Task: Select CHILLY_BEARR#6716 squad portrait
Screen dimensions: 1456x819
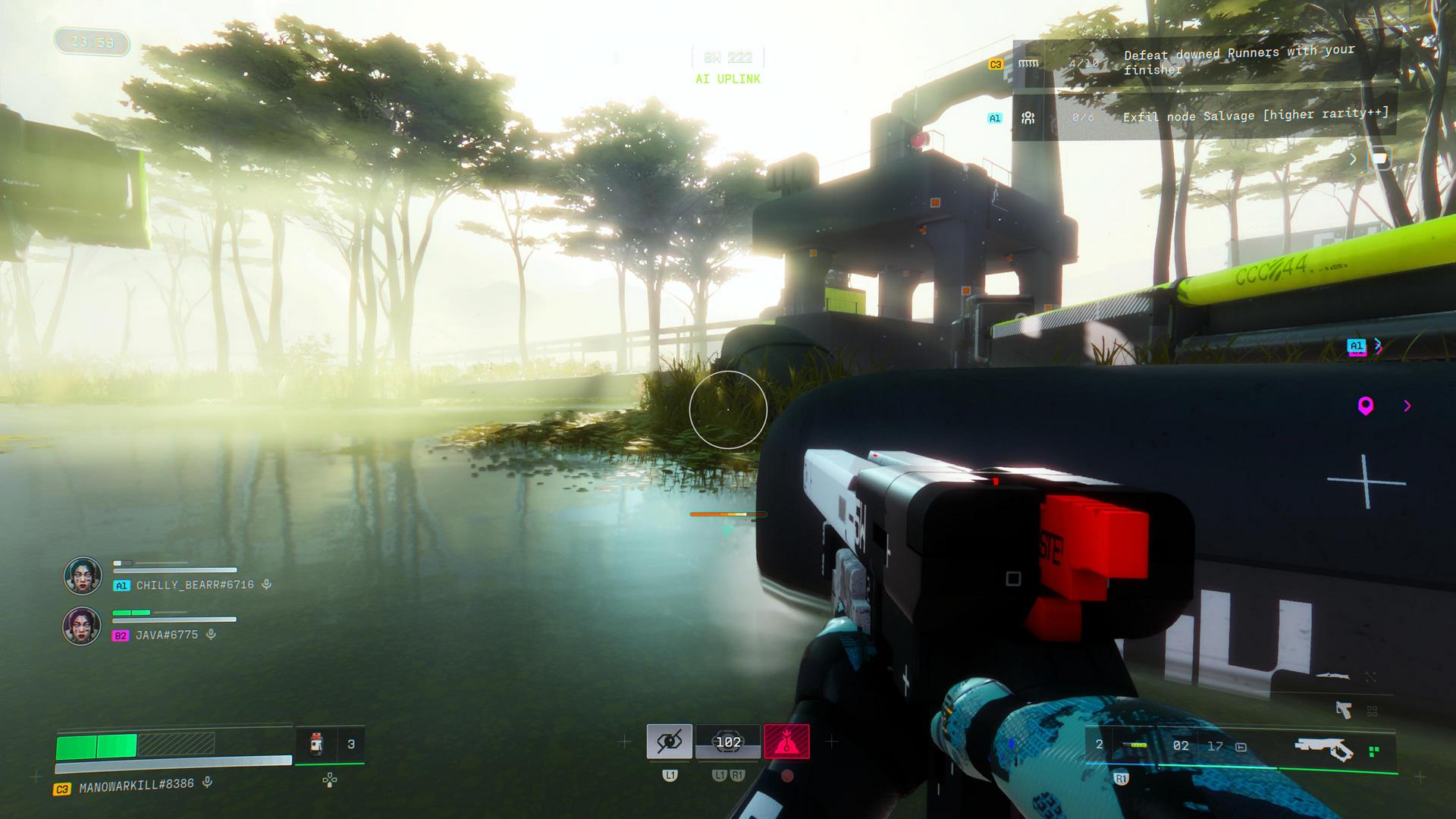Action: click(x=83, y=576)
